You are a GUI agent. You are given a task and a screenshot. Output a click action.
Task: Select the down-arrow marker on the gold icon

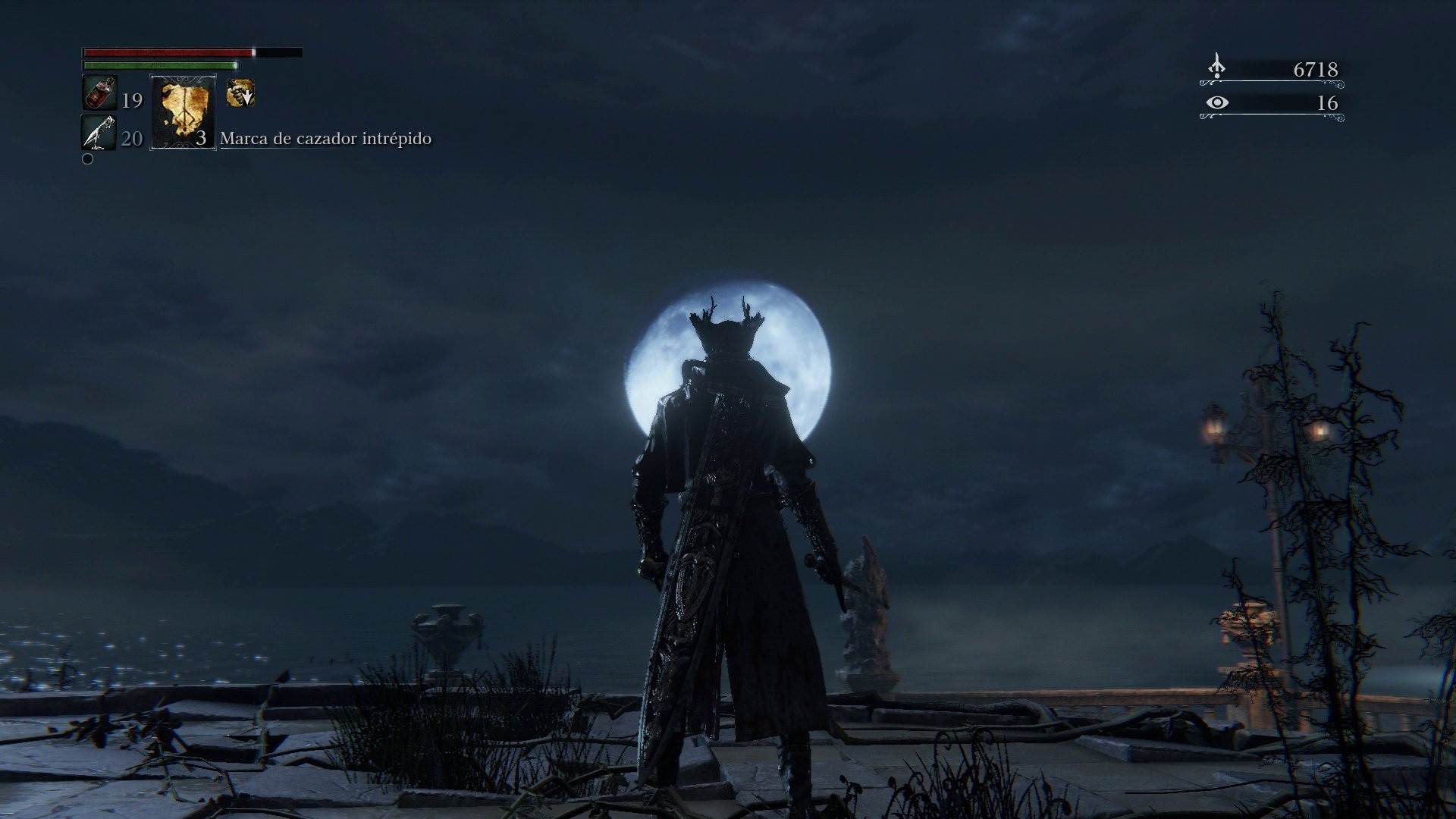[244, 96]
